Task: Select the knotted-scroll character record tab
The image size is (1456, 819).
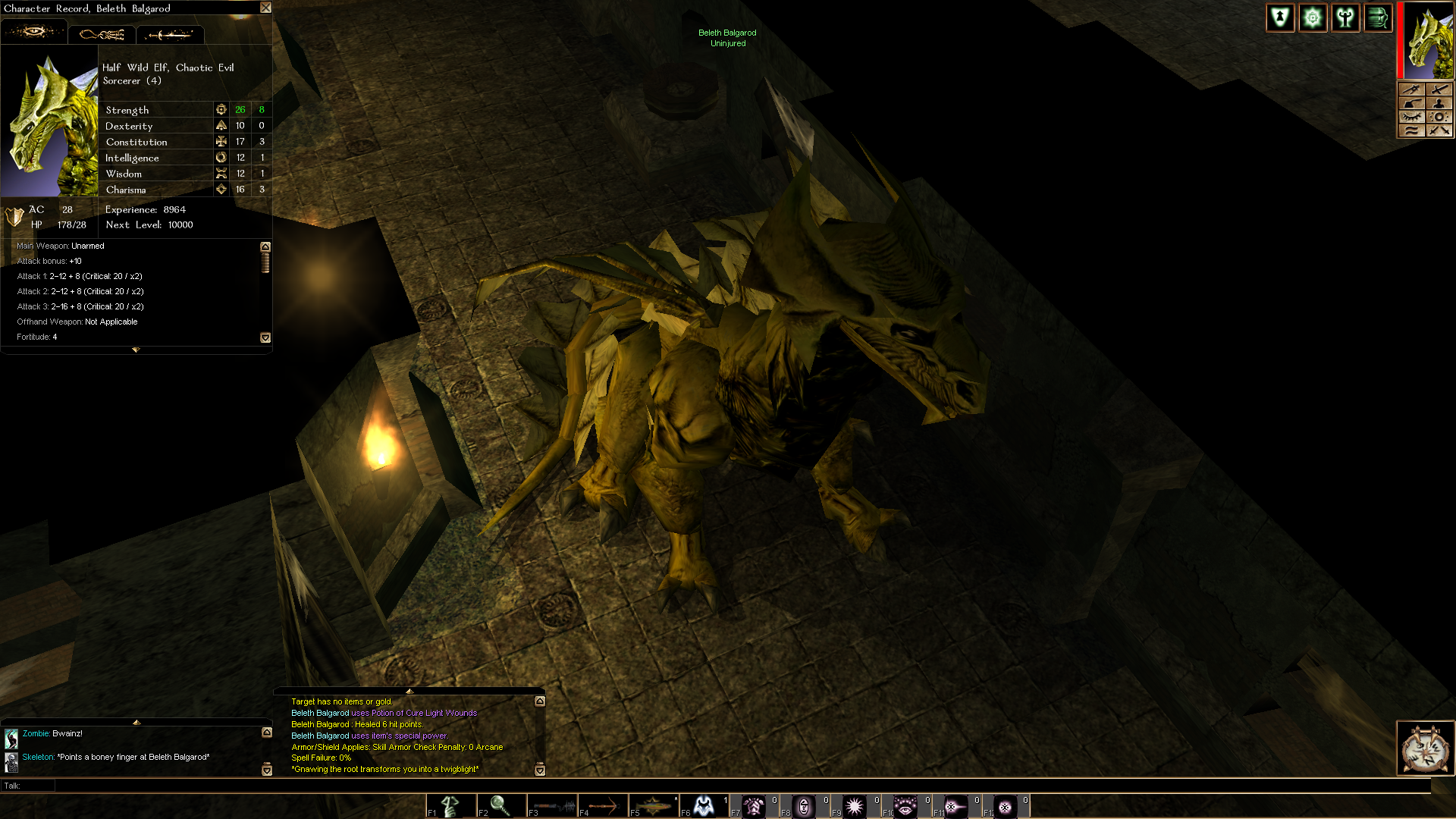Action: pyautogui.click(x=102, y=35)
